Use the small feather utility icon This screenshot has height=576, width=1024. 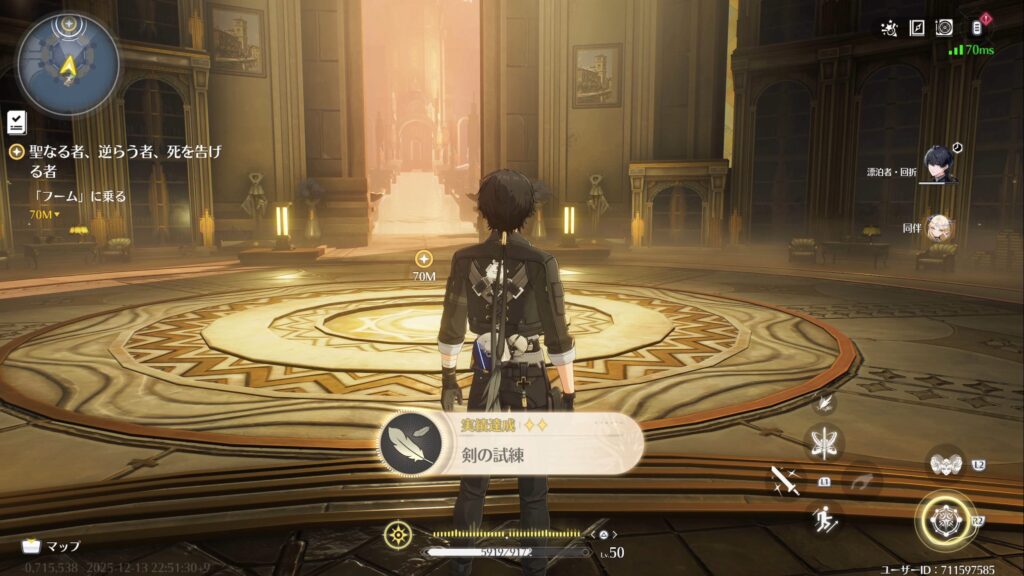click(x=825, y=402)
